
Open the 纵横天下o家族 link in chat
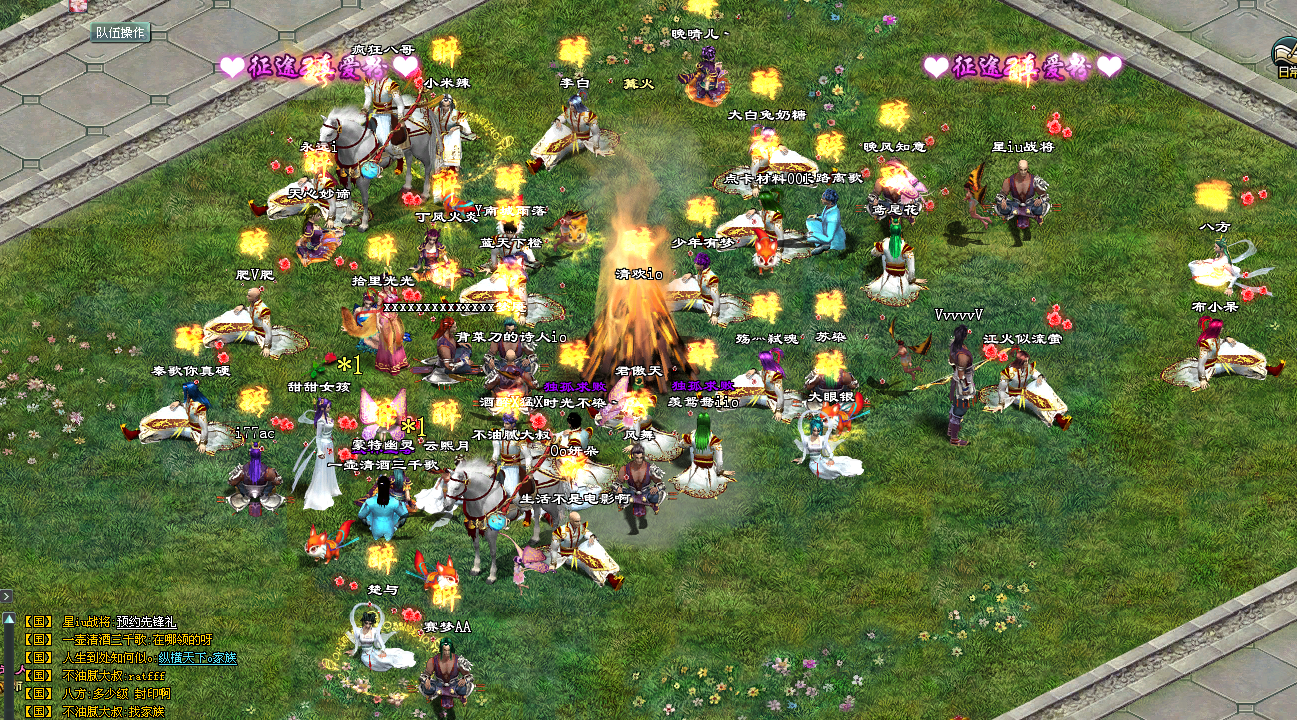point(198,658)
